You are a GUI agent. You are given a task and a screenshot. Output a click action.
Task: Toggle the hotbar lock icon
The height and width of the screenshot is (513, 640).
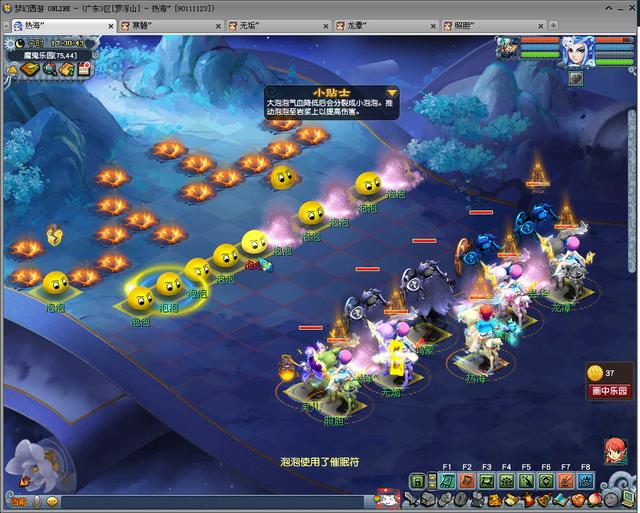pos(417,482)
